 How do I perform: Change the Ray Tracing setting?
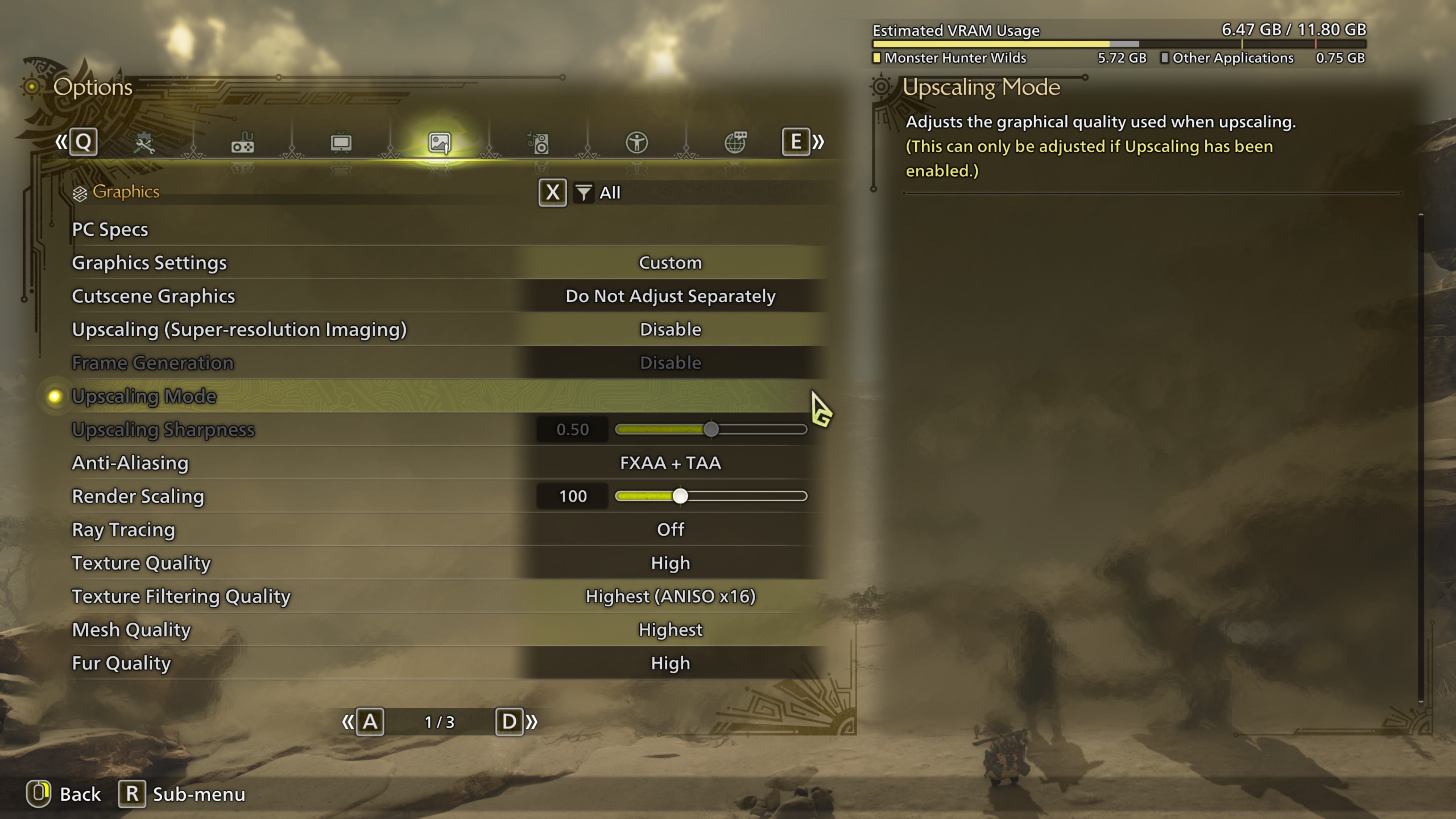tap(670, 530)
